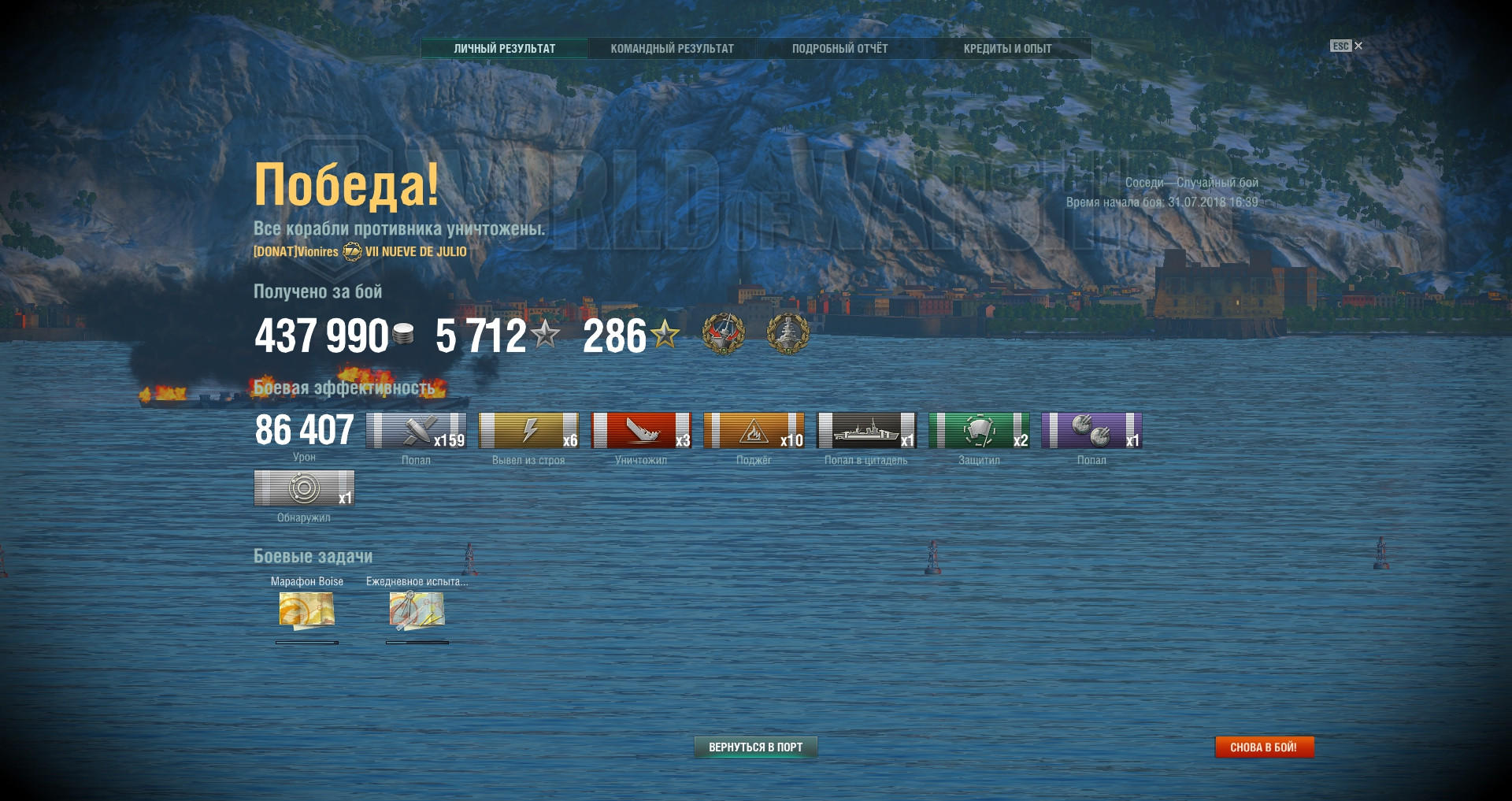Click the second achievement medal with battleship
This screenshot has height=801, width=1512.
click(787, 334)
